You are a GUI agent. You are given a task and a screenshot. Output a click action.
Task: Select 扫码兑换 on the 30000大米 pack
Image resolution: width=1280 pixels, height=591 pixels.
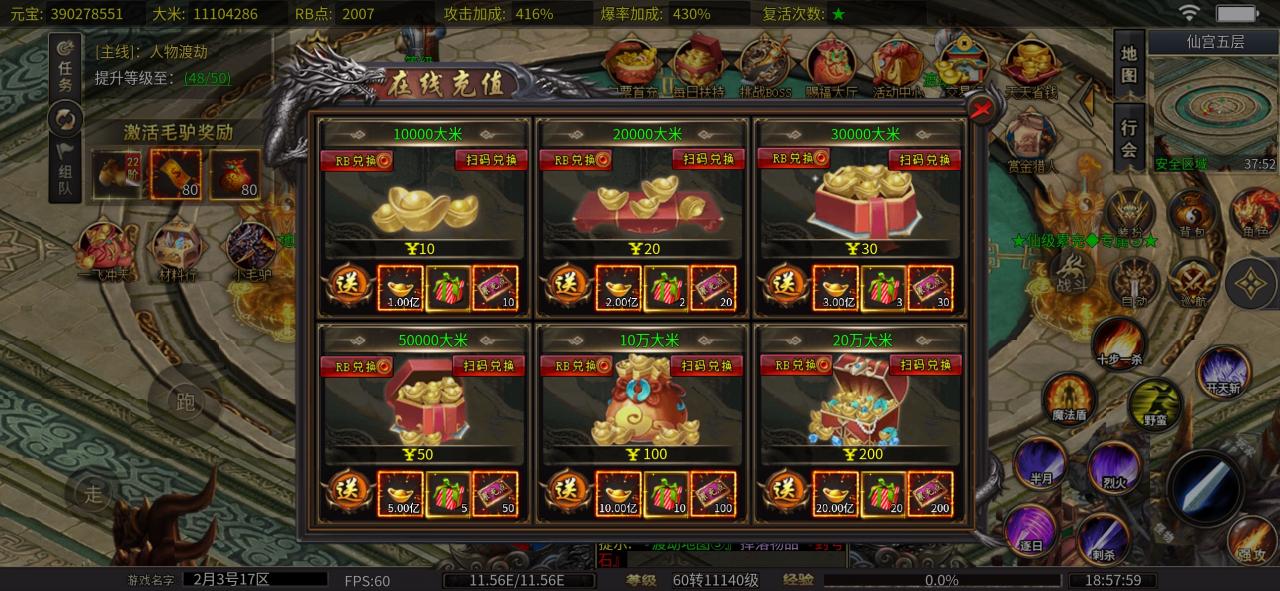(x=925, y=160)
